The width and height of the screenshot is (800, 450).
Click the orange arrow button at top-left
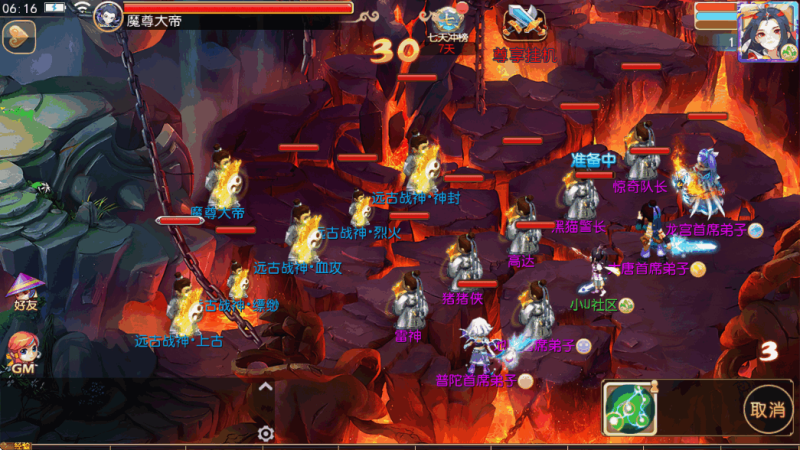(19, 37)
